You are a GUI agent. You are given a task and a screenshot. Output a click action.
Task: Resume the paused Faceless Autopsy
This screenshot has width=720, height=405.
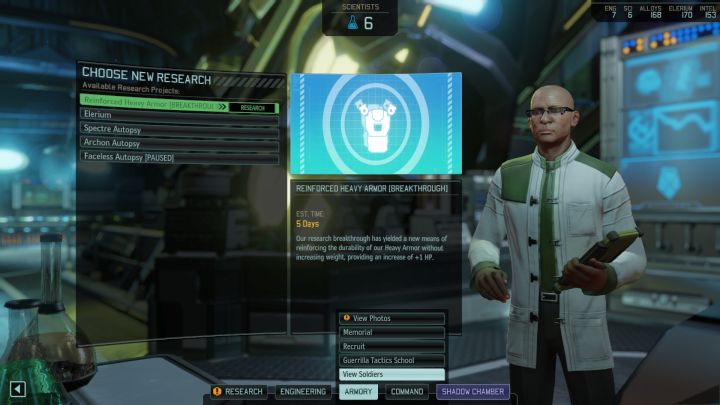(178, 158)
